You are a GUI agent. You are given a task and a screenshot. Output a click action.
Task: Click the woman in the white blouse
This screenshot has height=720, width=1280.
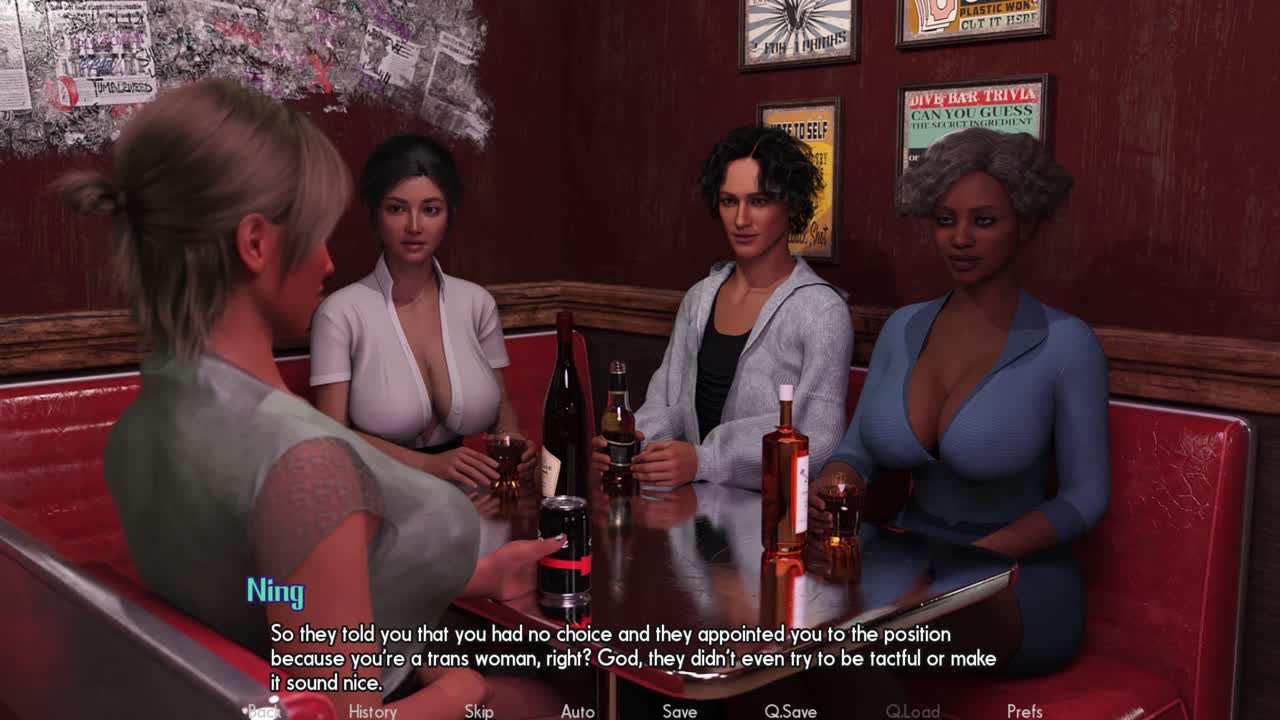coord(420,330)
